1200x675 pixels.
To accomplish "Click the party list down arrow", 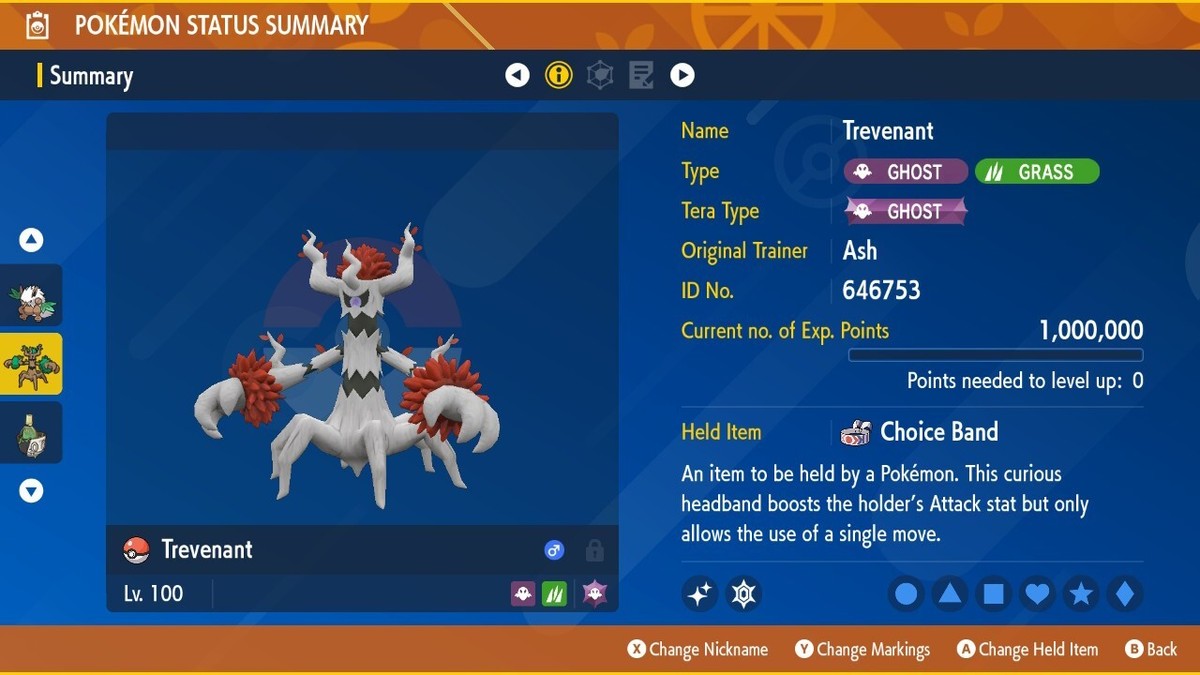I will pos(31,491).
